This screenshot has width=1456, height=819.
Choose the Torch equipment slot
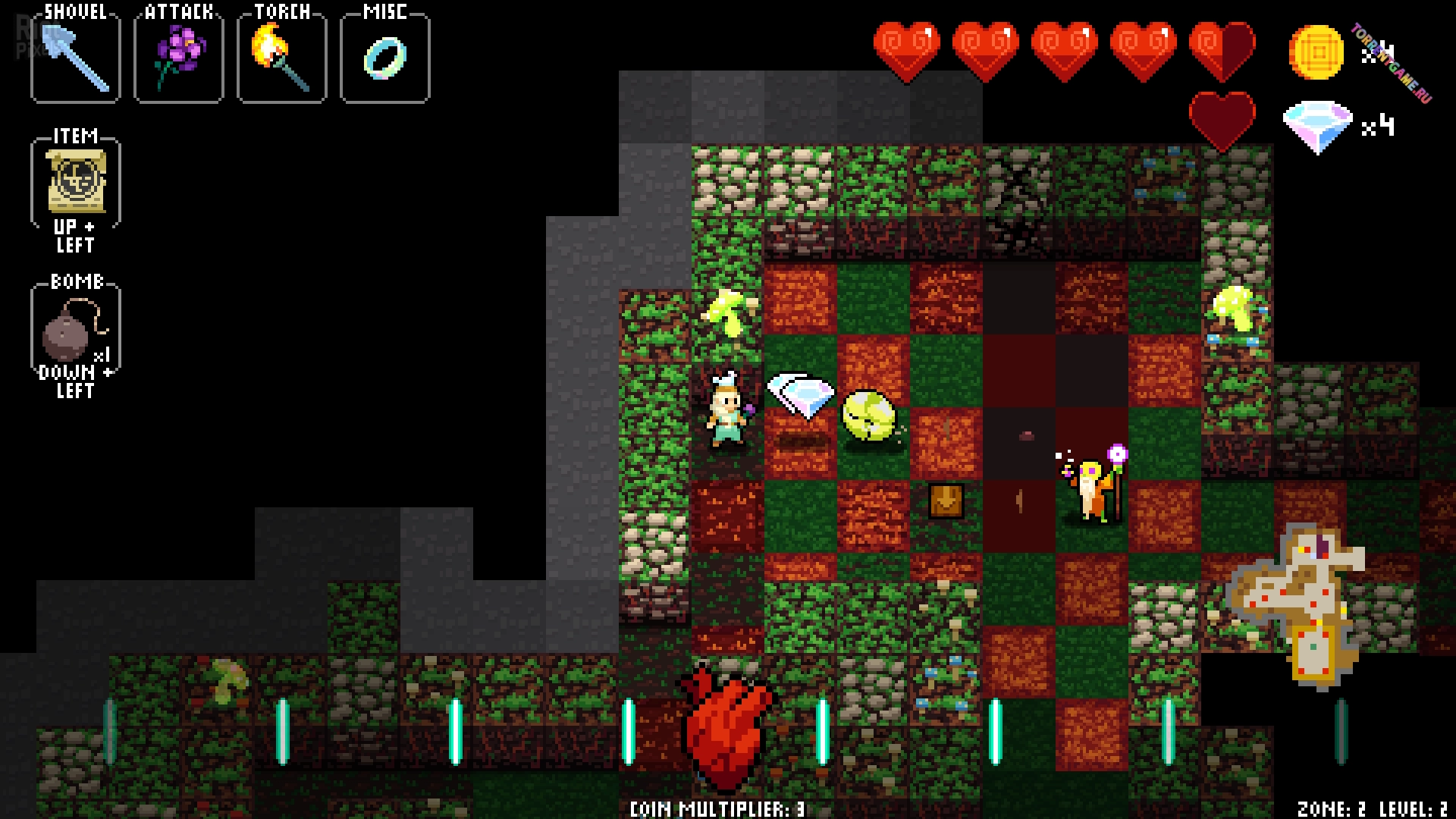(x=281, y=59)
